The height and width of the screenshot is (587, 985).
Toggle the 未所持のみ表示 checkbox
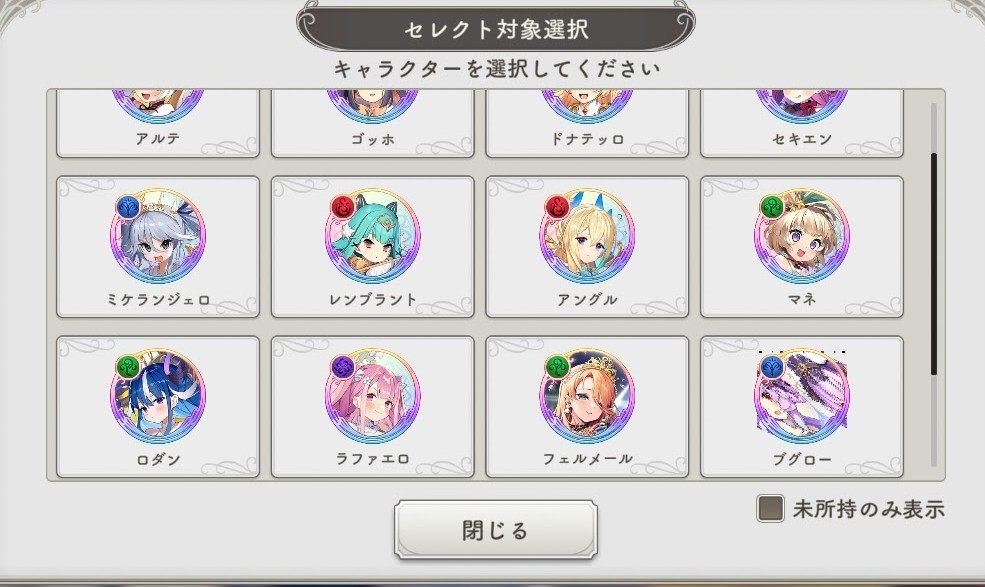[770, 509]
